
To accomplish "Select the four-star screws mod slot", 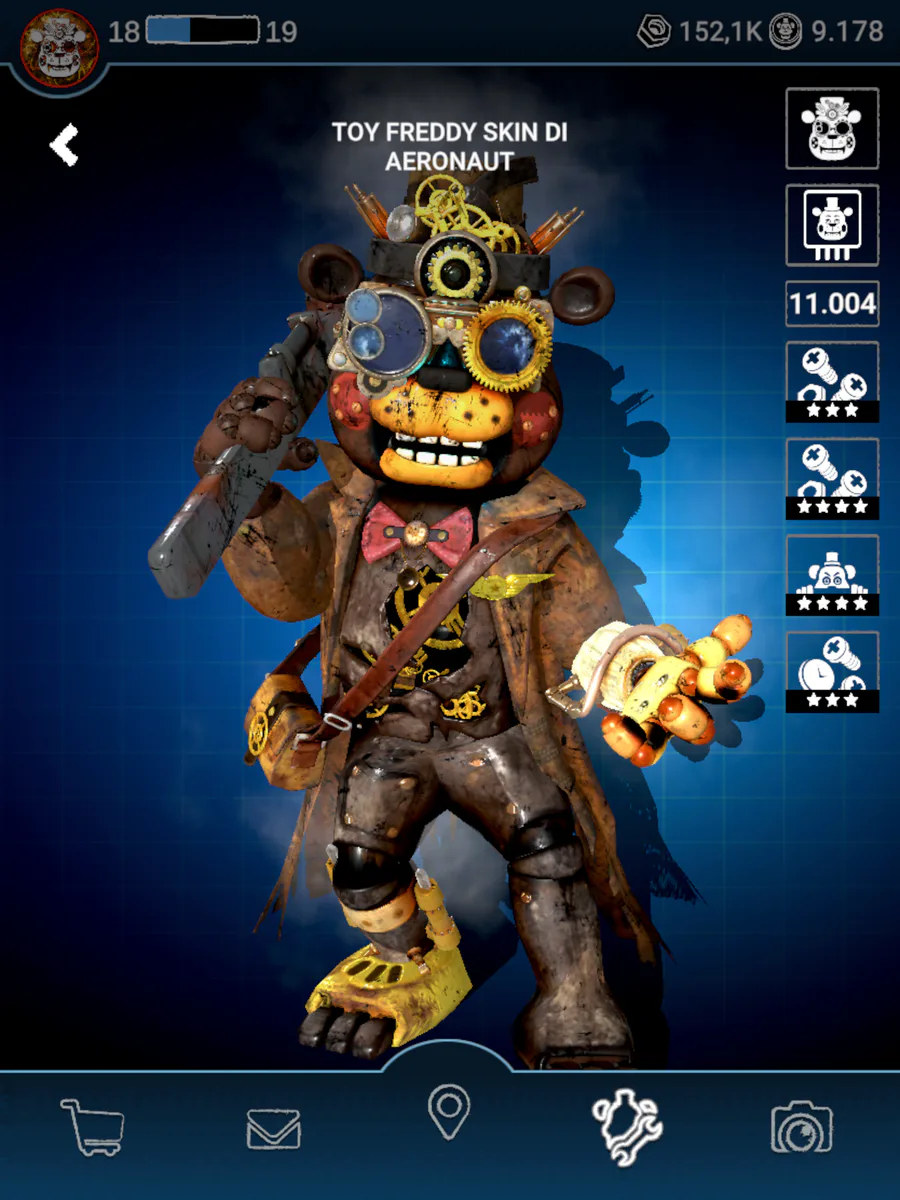I will pyautogui.click(x=832, y=478).
